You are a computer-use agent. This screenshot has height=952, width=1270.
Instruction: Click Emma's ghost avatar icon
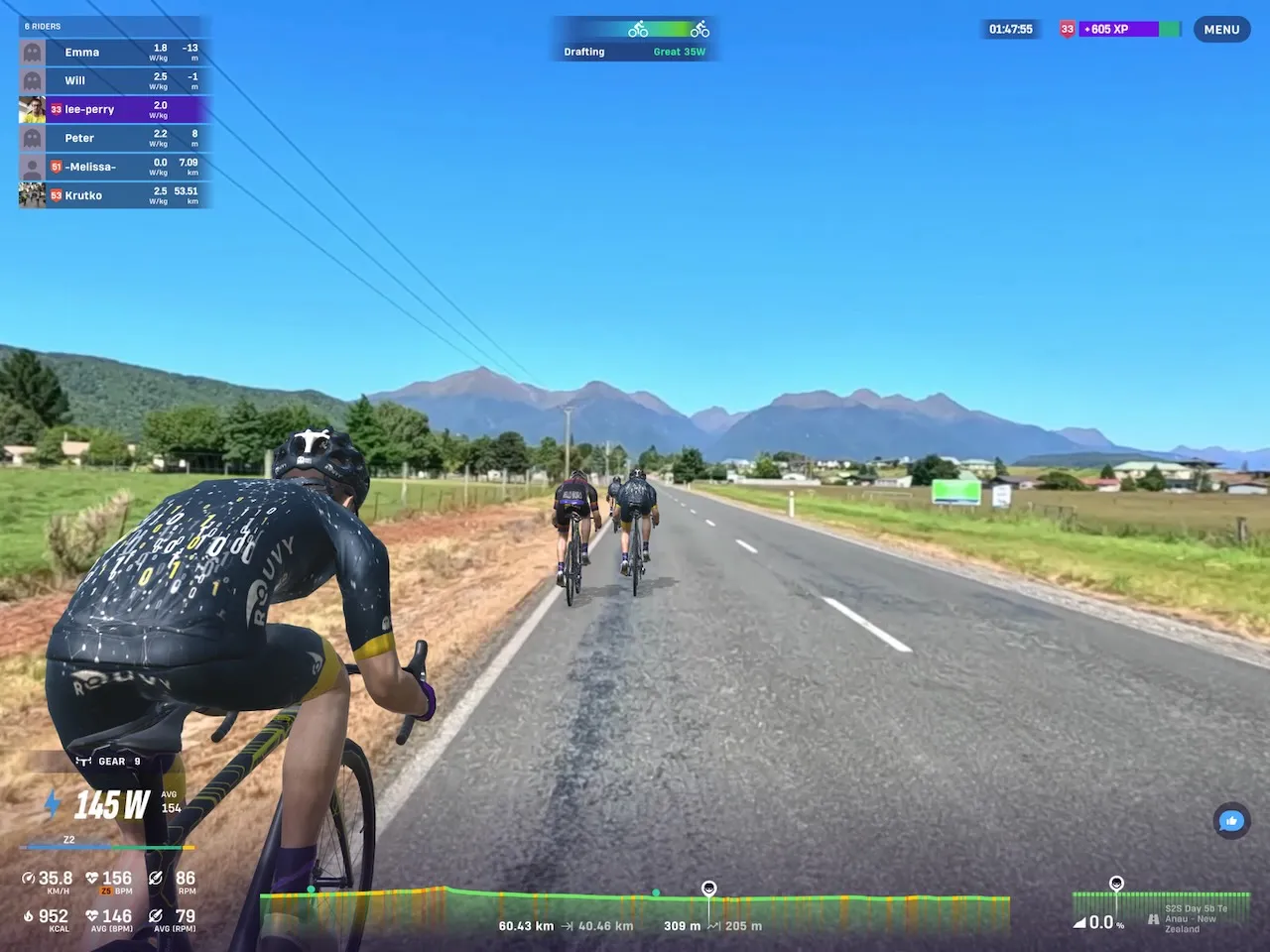(31, 52)
